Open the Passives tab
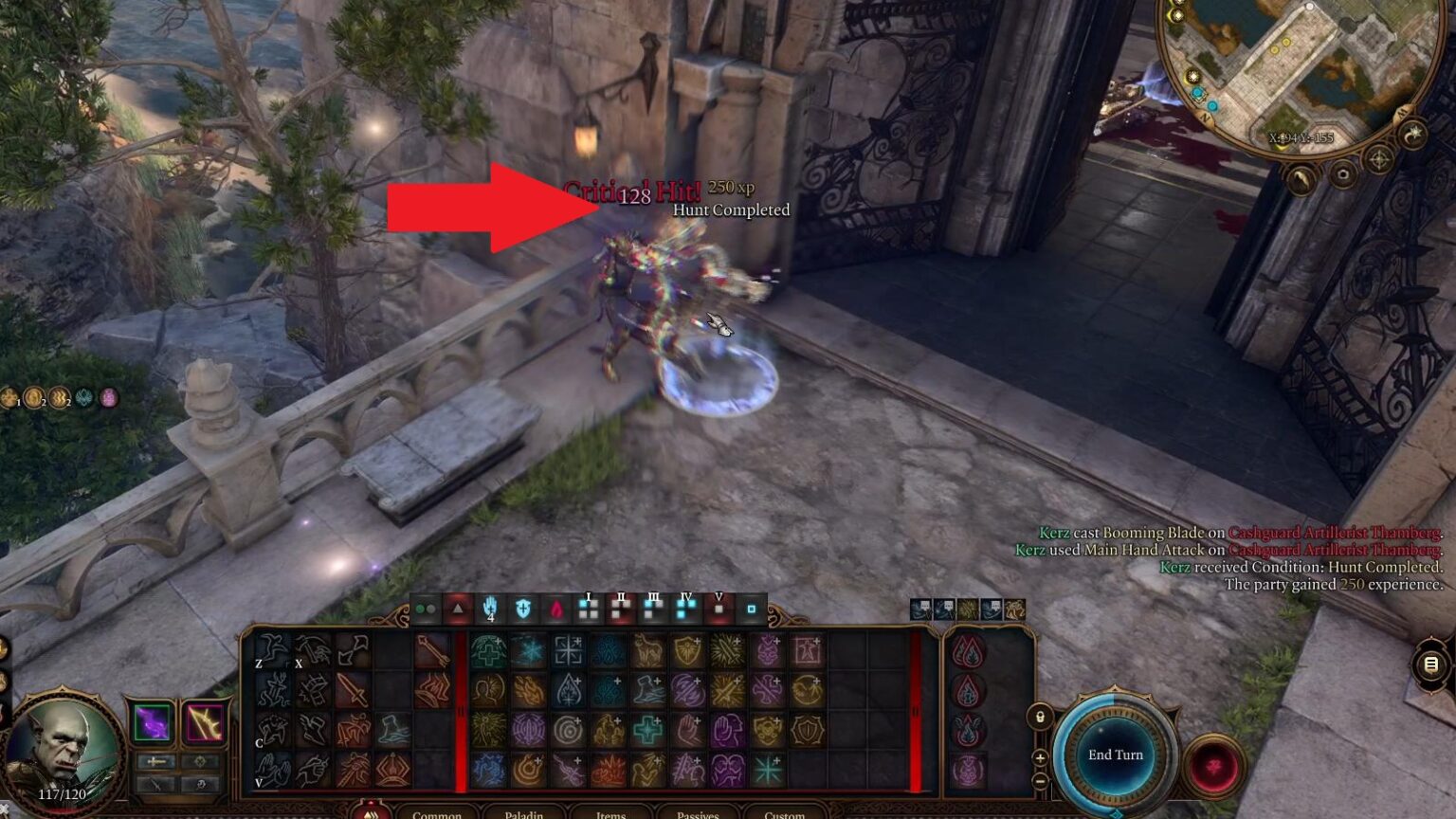The image size is (1456, 819). 697,814
